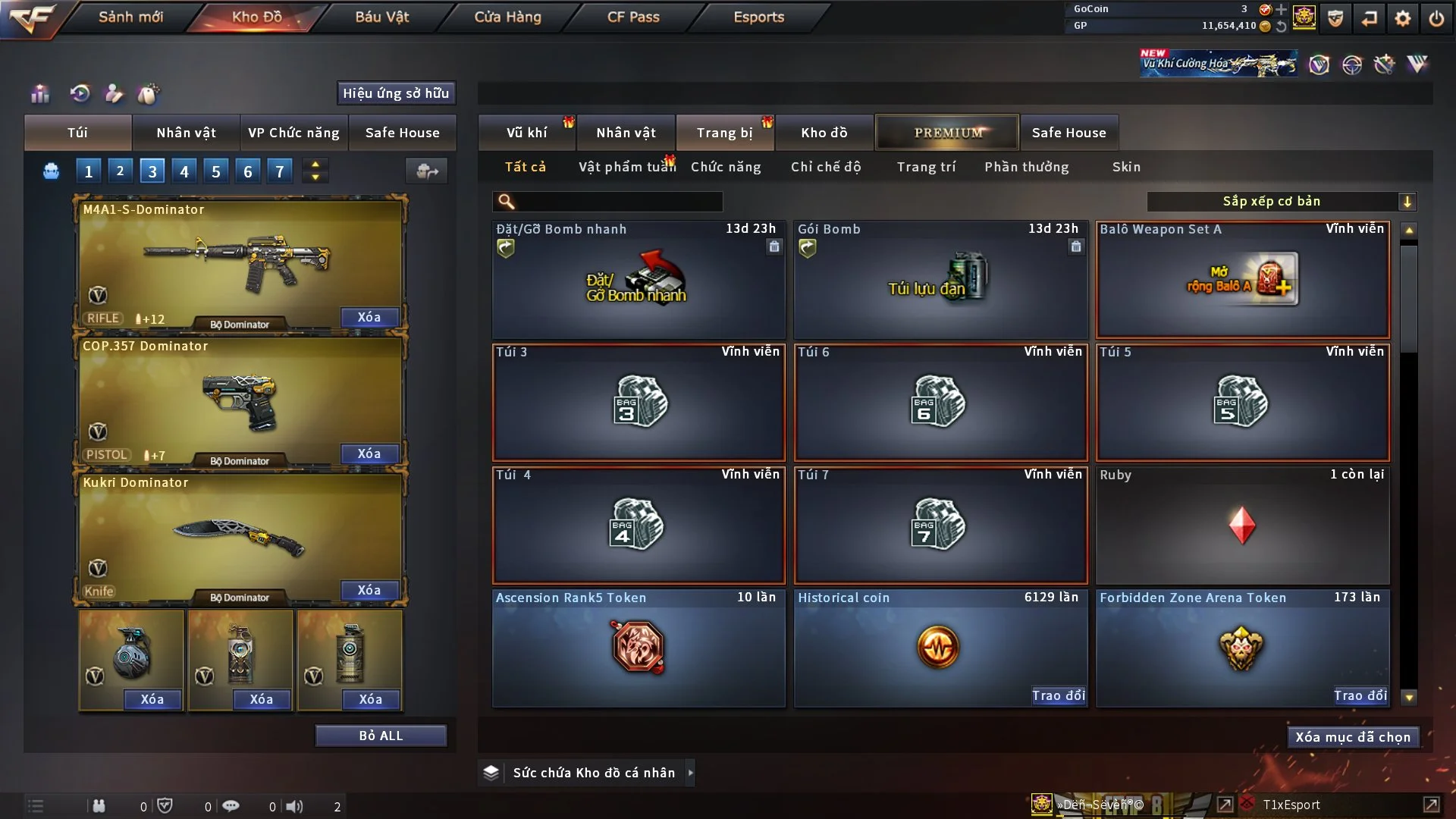Image resolution: width=1456 pixels, height=819 pixels.
Task: Select the PREMIUM inventory tab
Action: coord(947,133)
